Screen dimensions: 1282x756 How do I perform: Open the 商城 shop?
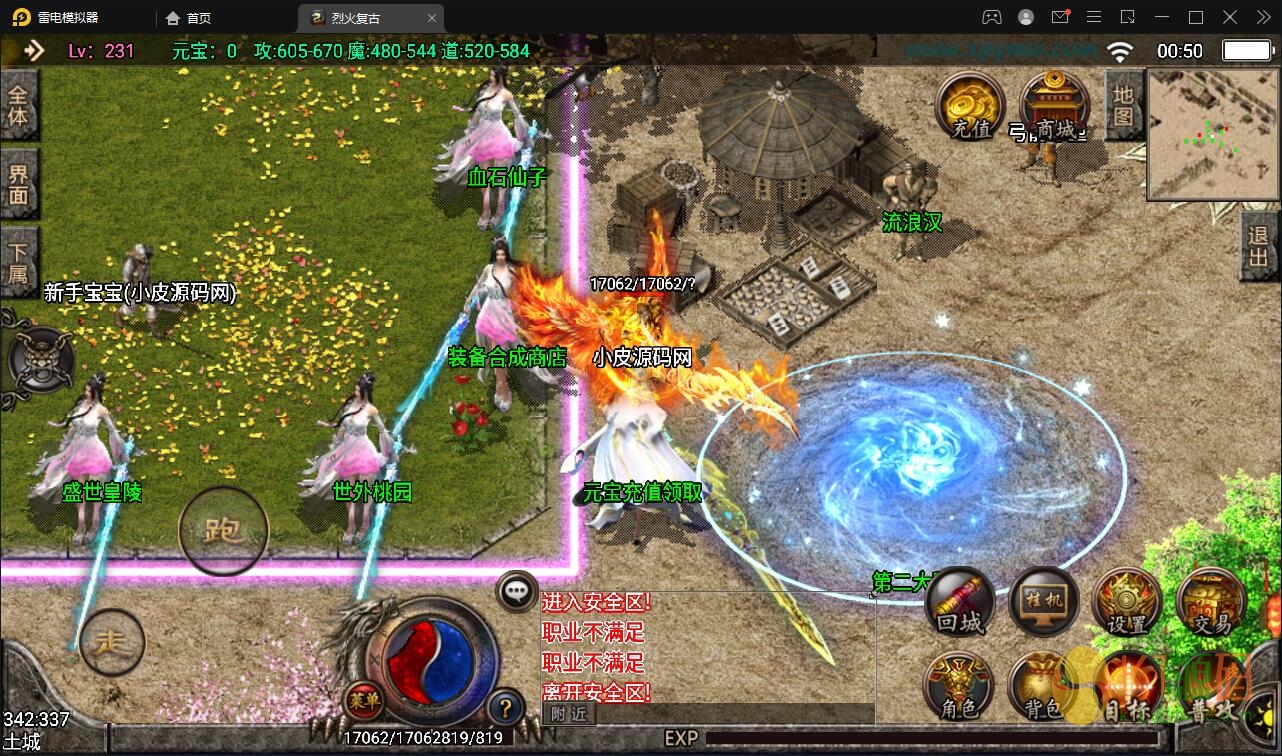pyautogui.click(x=1055, y=107)
